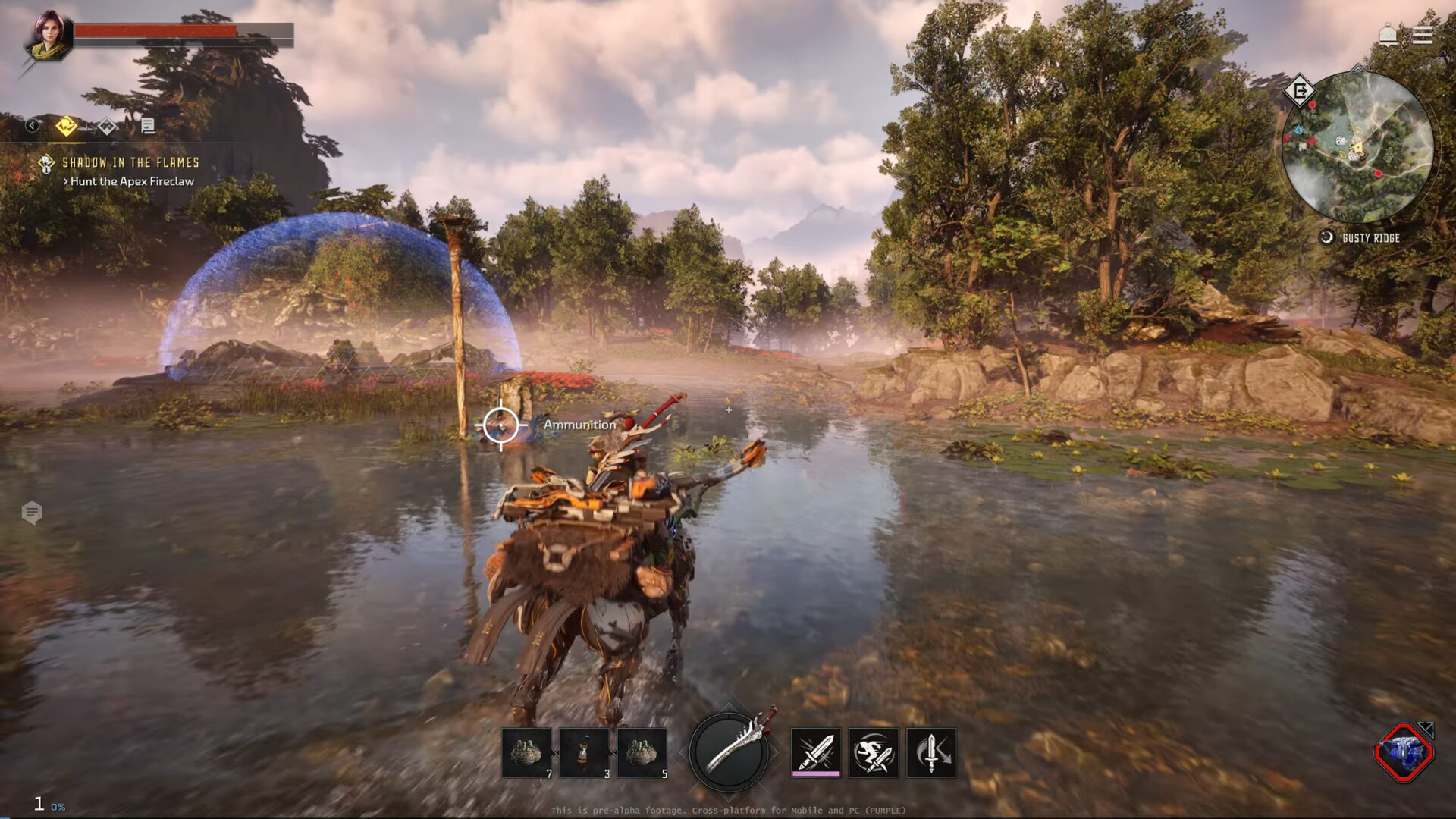The width and height of the screenshot is (1456, 819).
Task: Open the notification bell
Action: (1388, 36)
